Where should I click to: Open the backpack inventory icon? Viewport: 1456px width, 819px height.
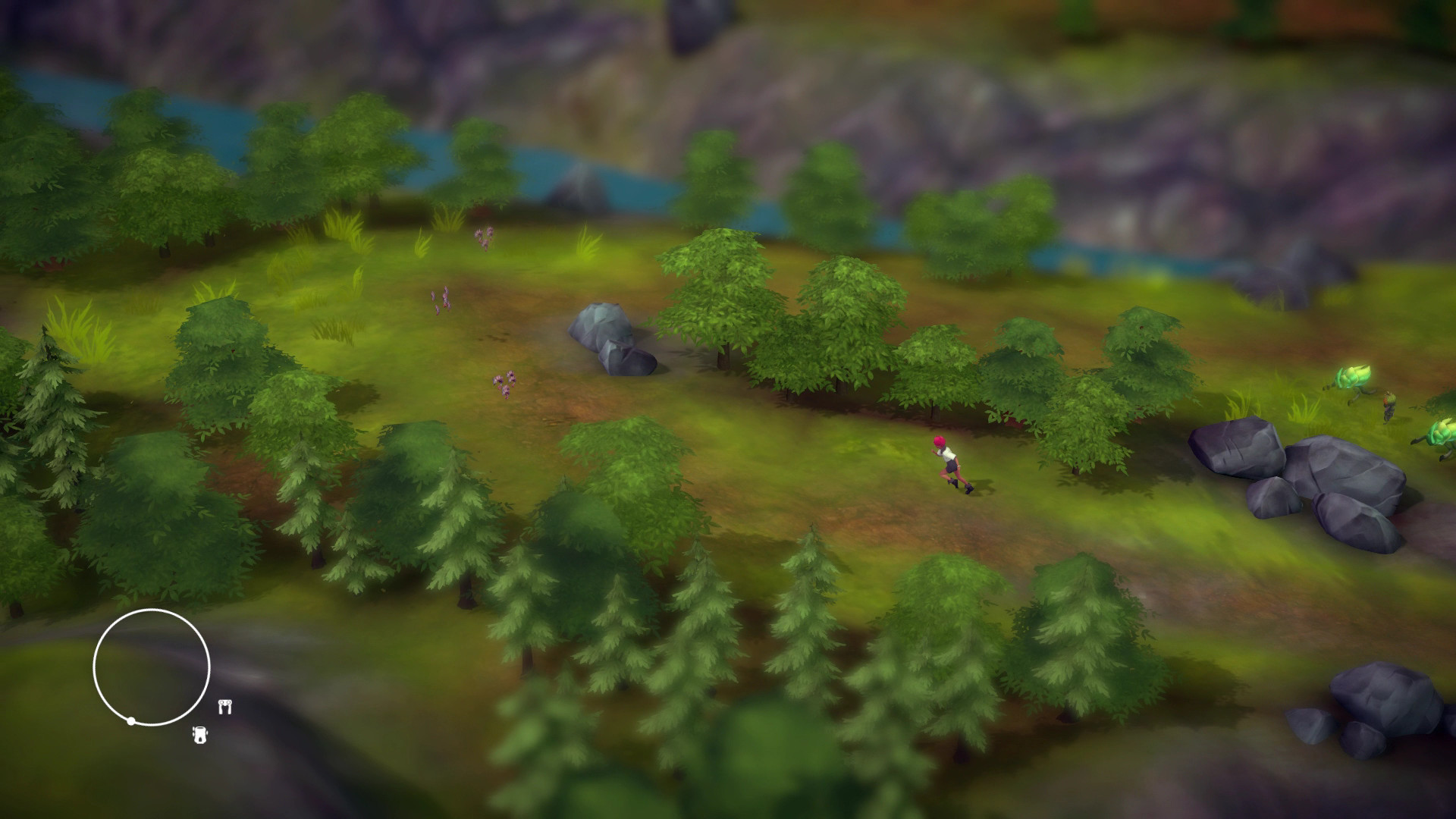[x=199, y=735]
